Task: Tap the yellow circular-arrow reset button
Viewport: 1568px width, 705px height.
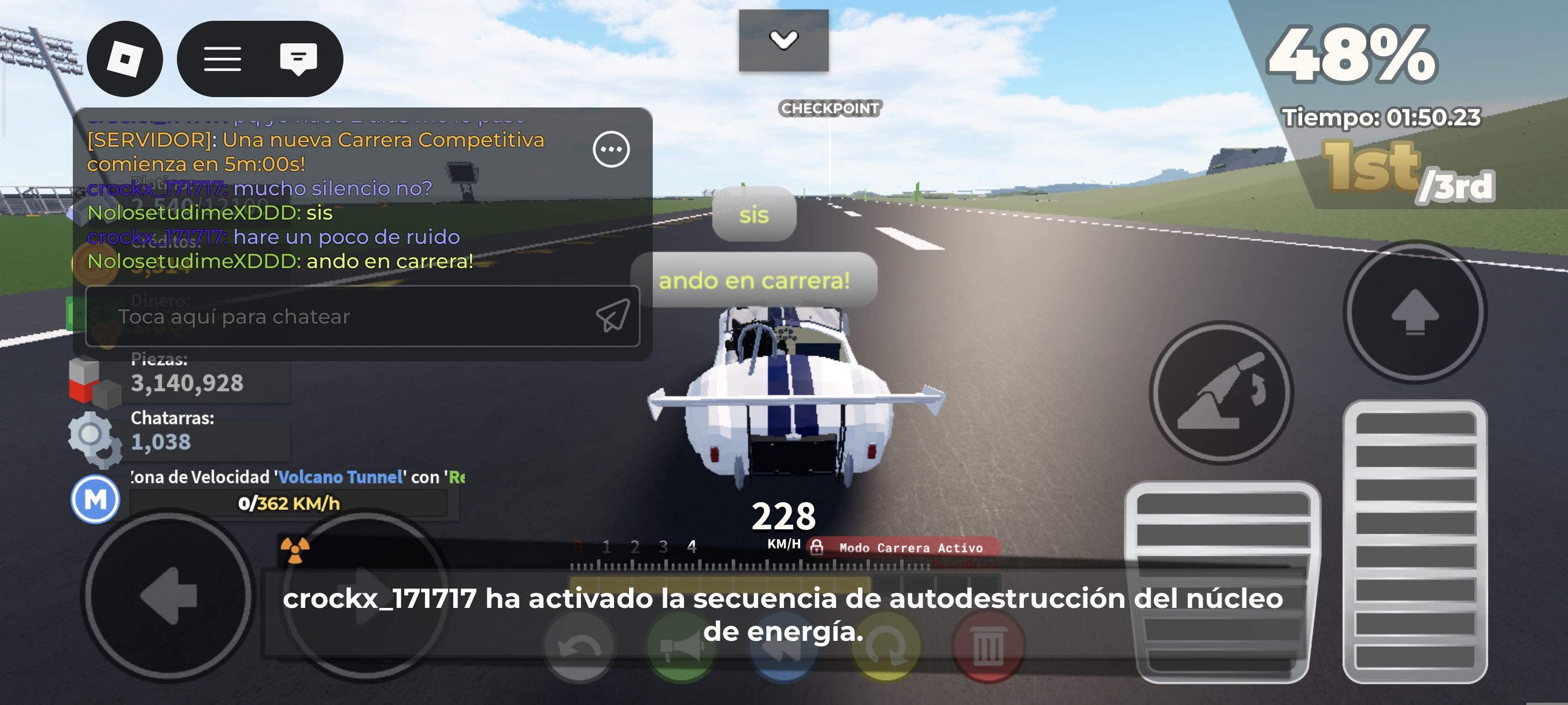Action: tap(886, 647)
